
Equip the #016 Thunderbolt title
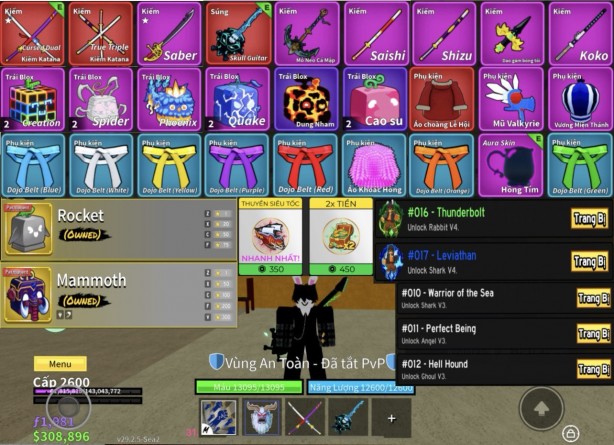click(590, 219)
